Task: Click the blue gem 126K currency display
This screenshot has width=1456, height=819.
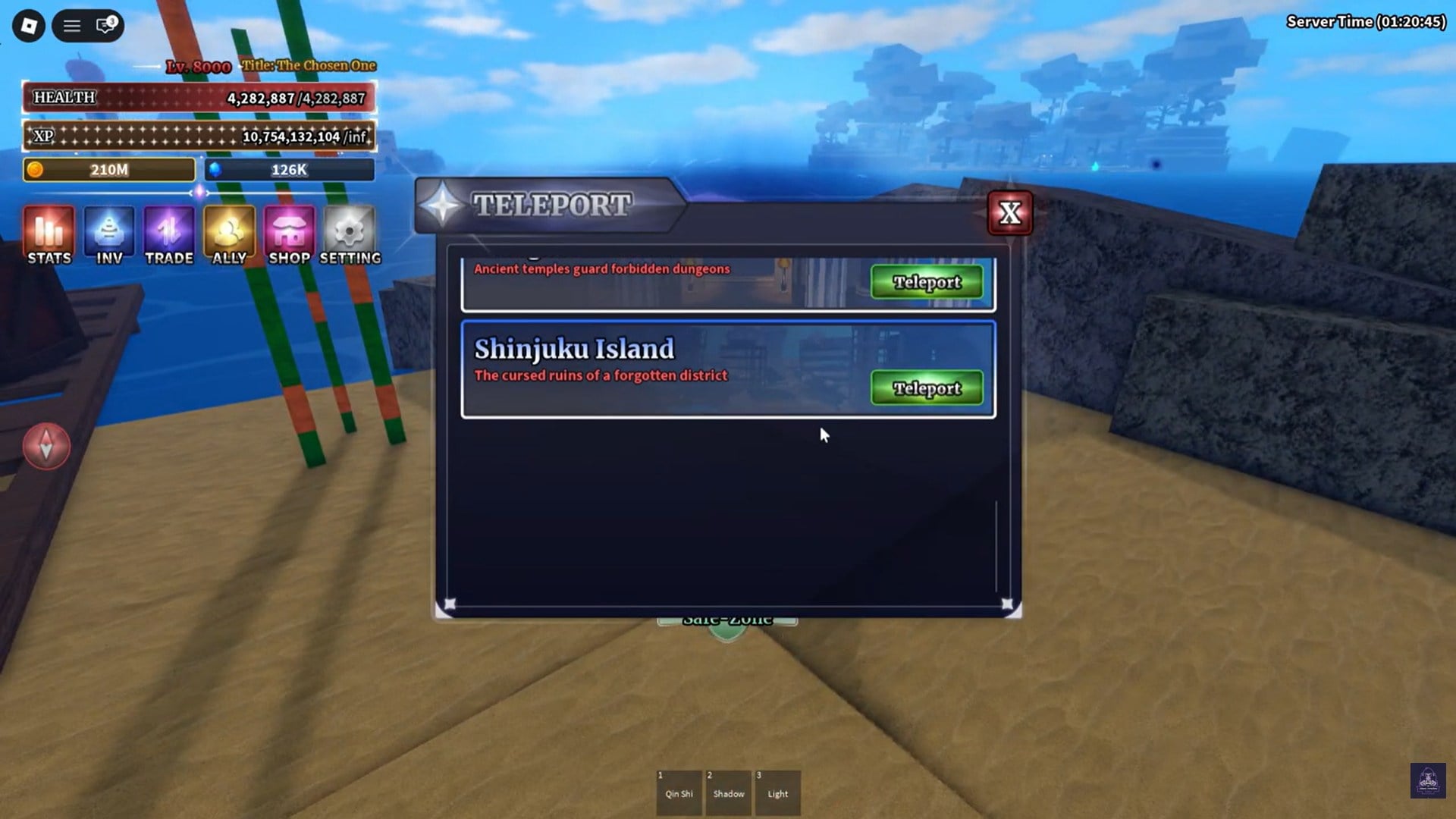Action: (x=289, y=169)
